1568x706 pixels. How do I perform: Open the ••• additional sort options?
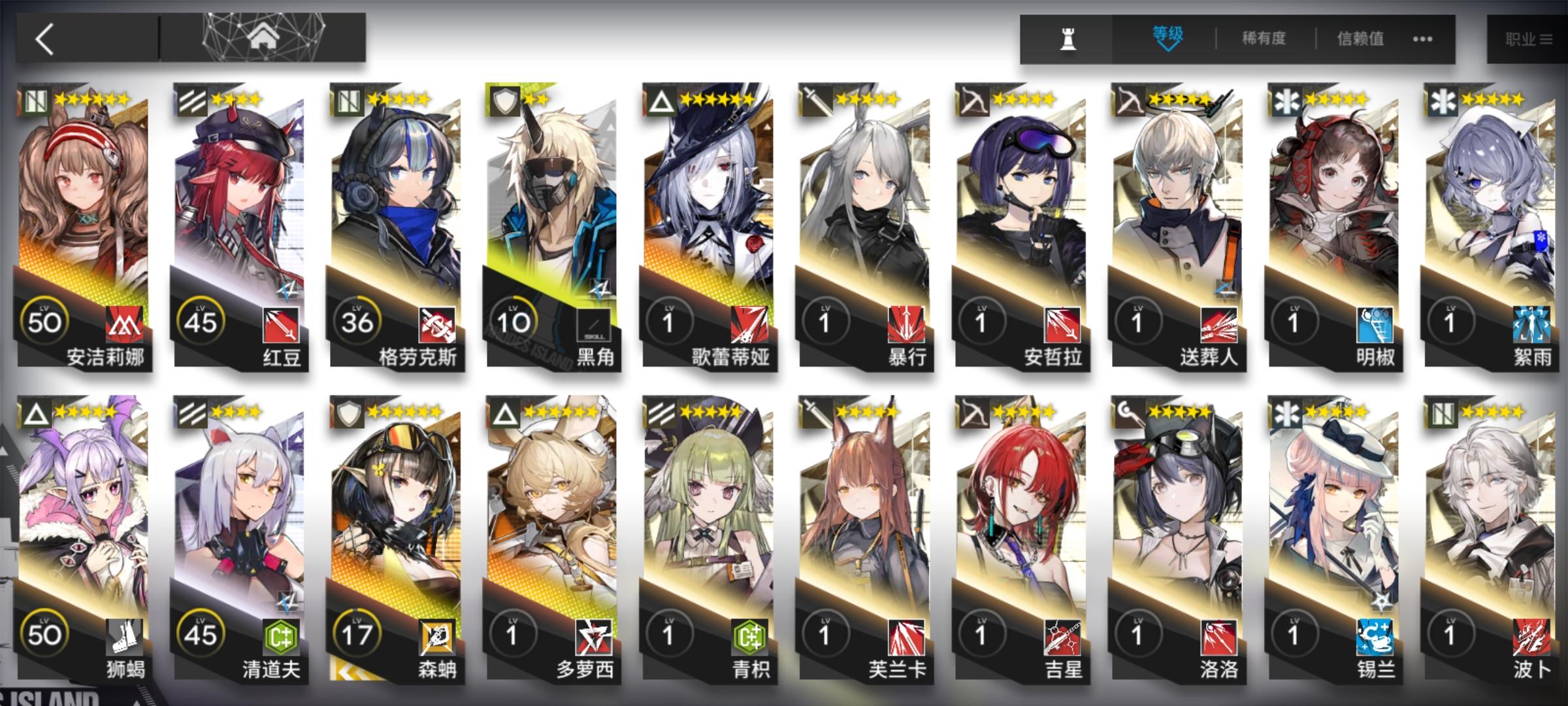click(x=1422, y=39)
